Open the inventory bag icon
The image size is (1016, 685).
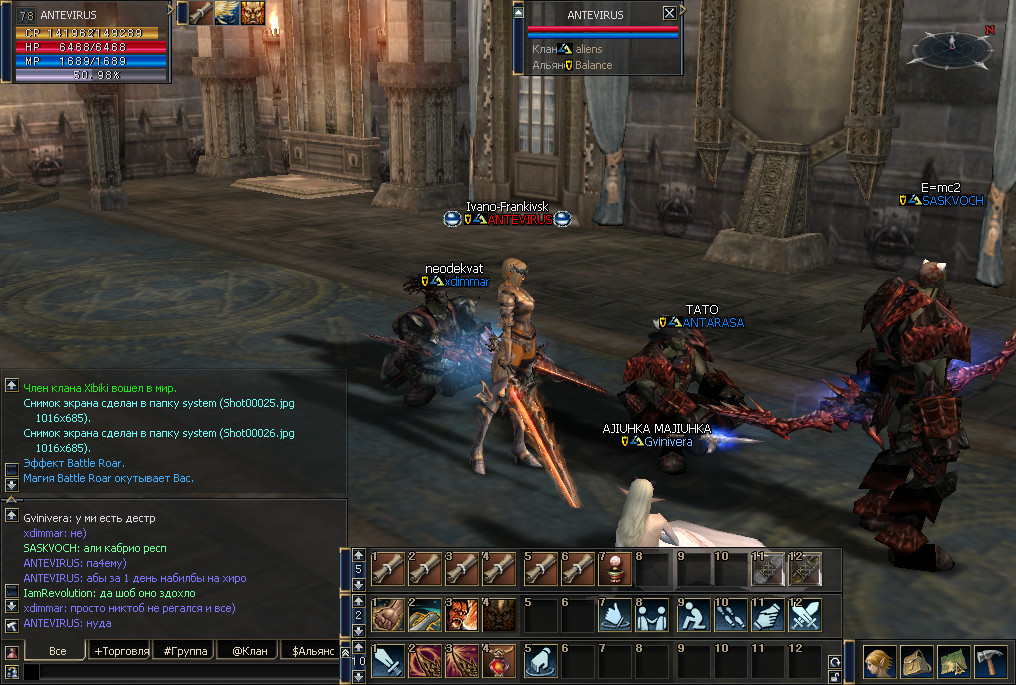[x=917, y=661]
